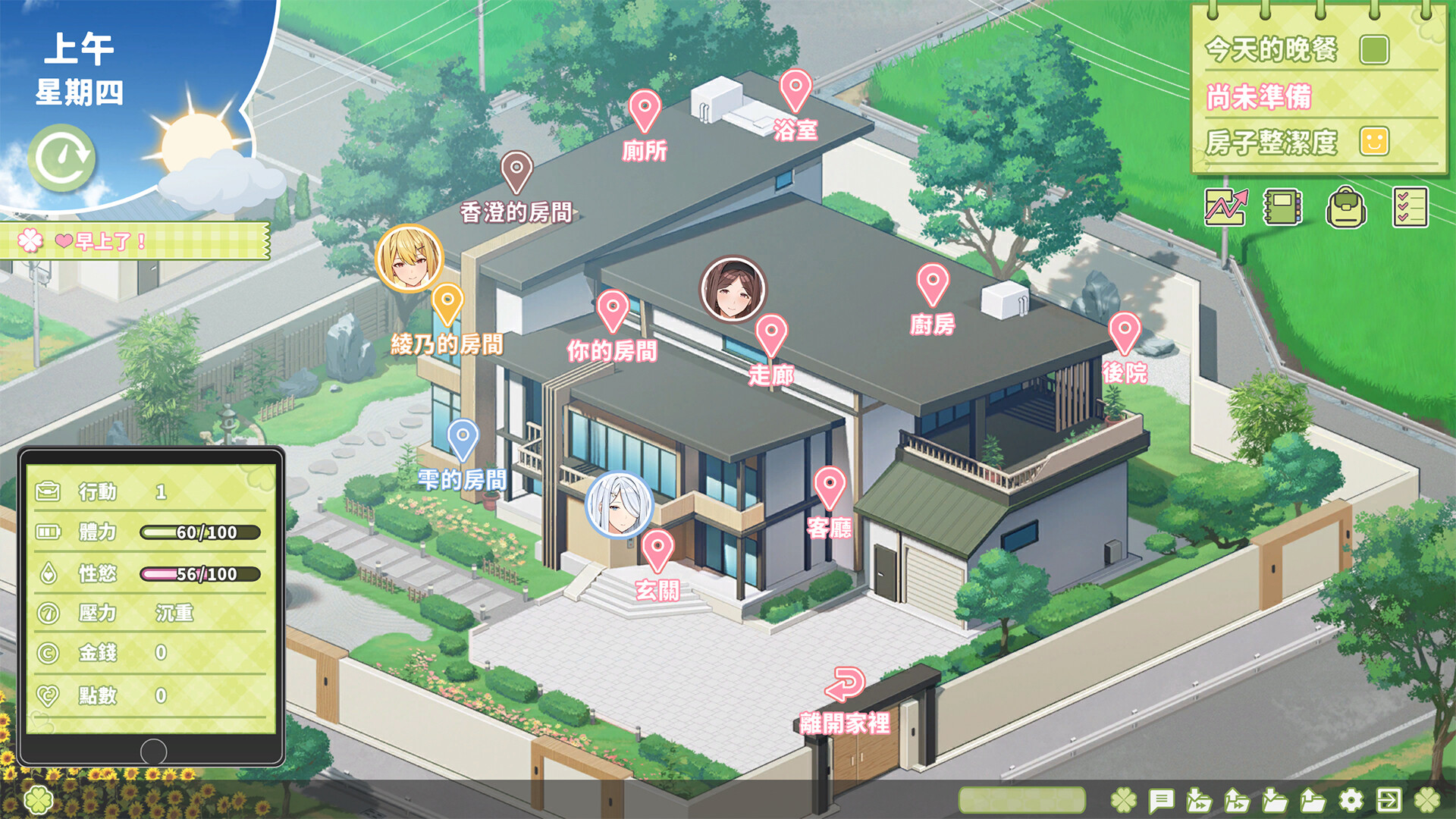Open the settings gear icon

(1352, 798)
